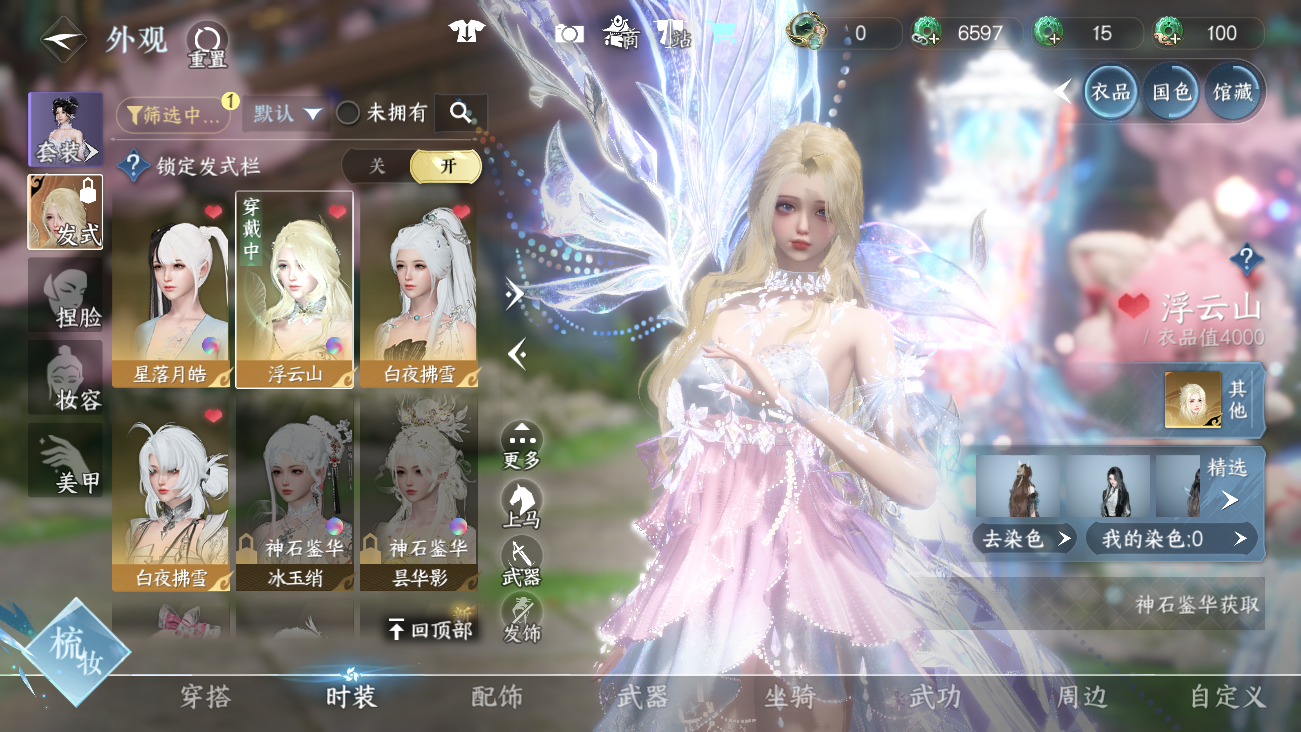Open the 国色 tab
Screen dimensions: 1301x732
[x=1172, y=93]
